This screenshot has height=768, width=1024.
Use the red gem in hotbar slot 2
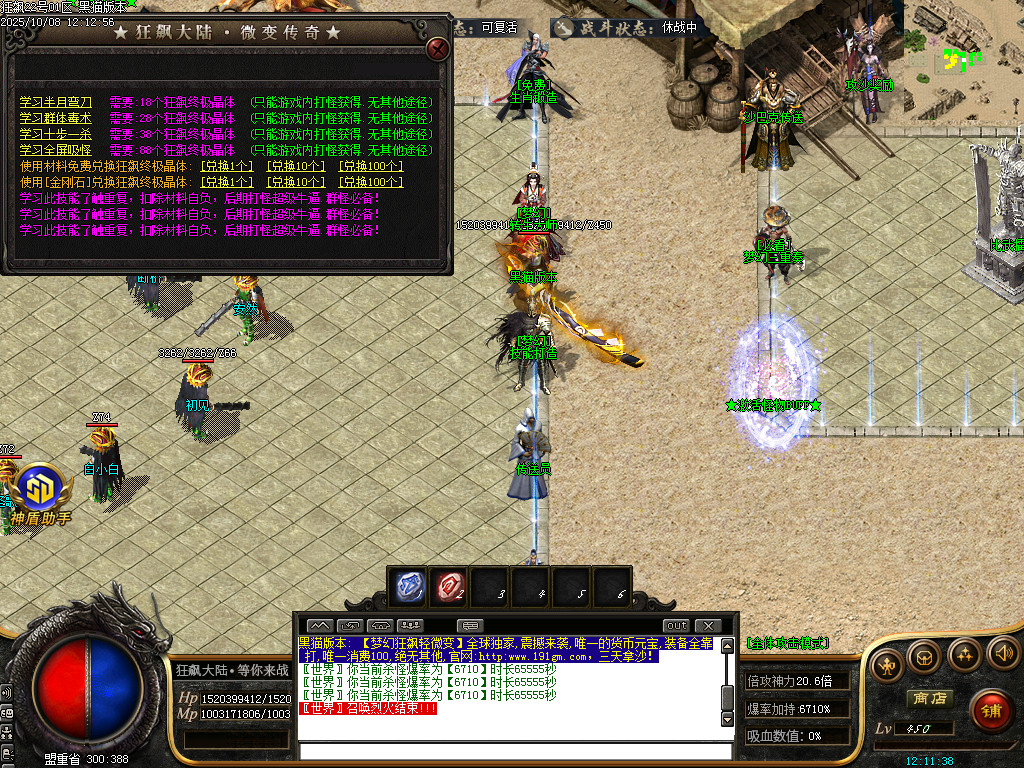click(449, 586)
